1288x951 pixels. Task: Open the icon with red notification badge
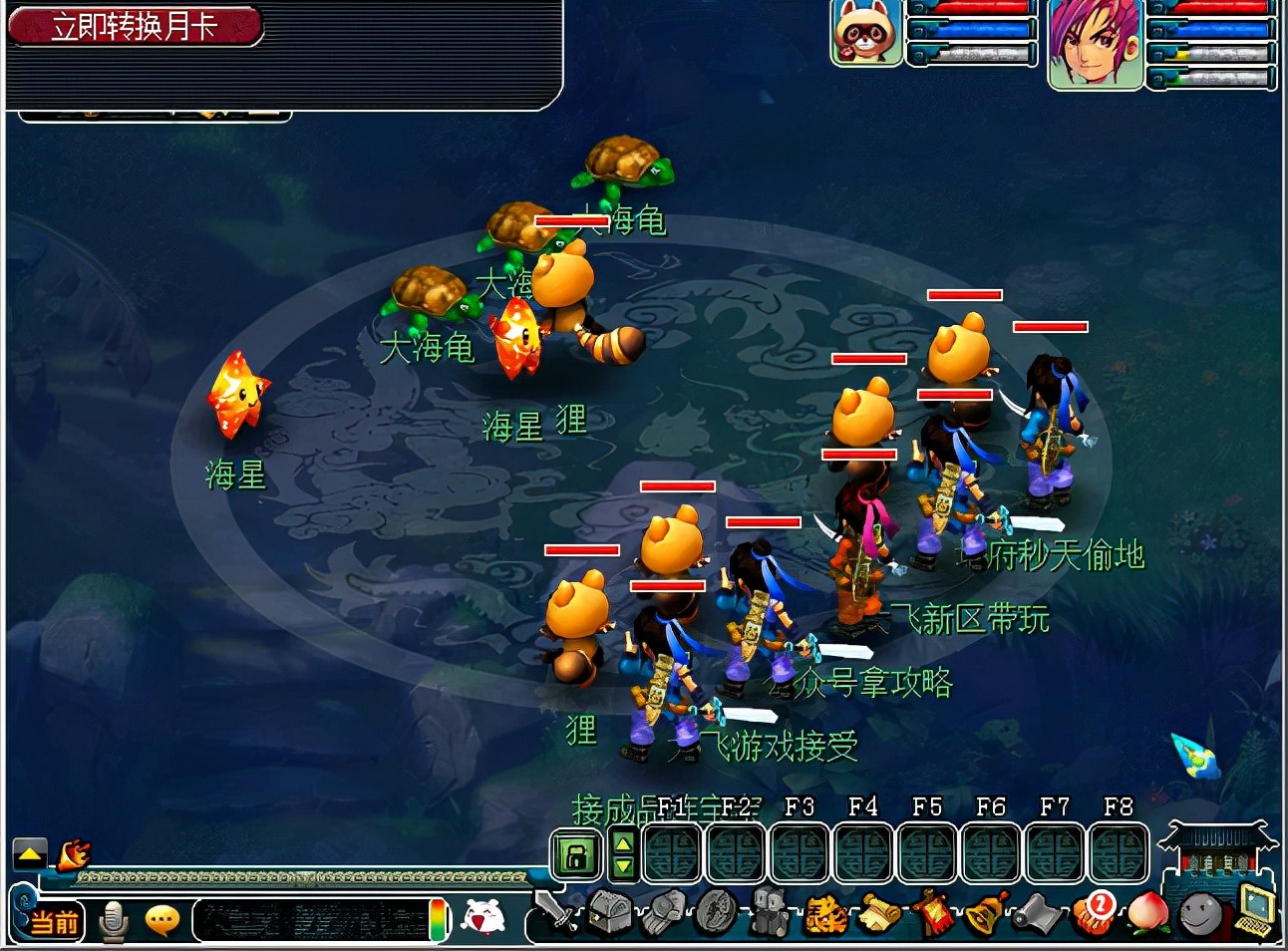(1093, 911)
